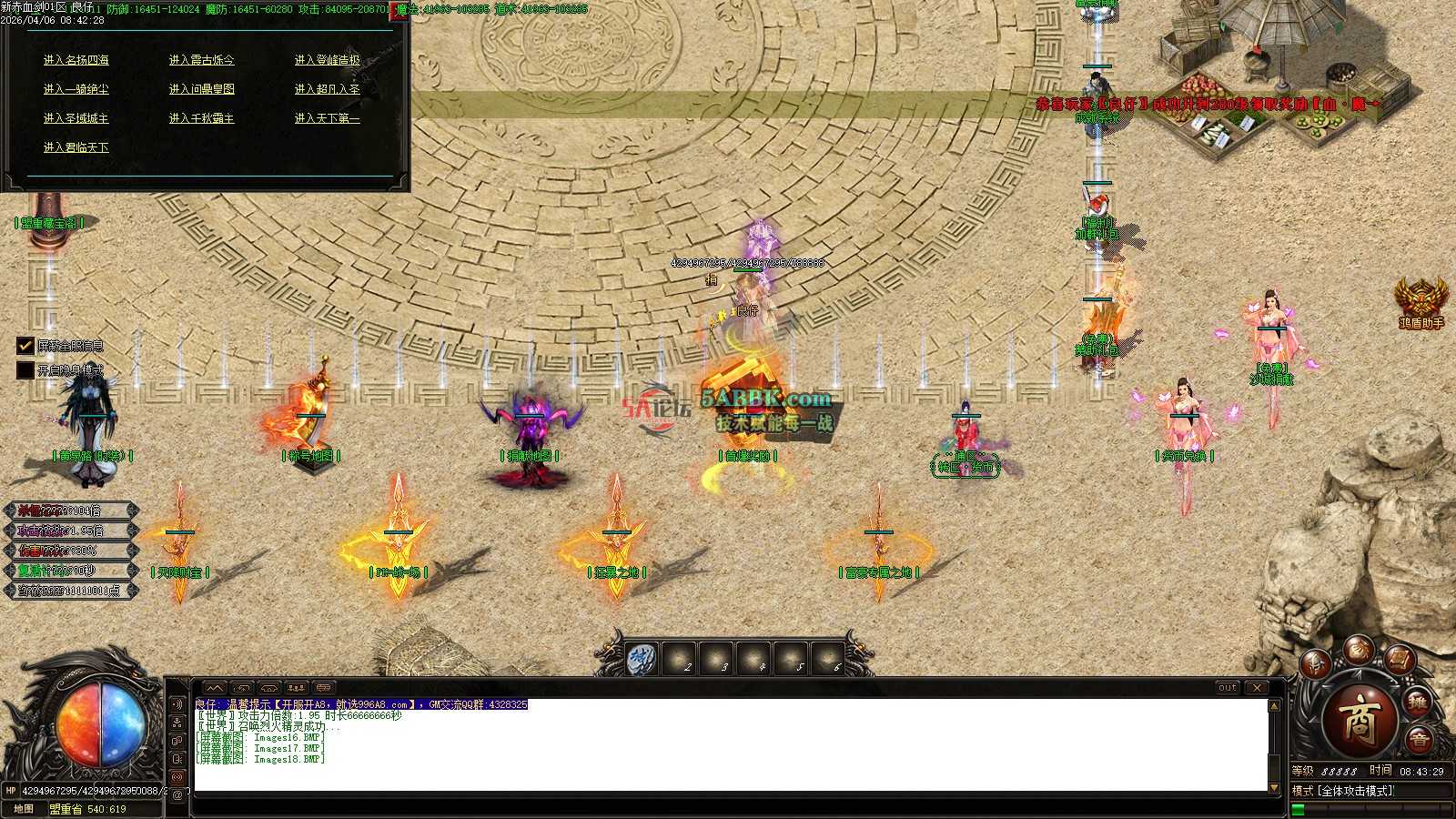
Task: Open the 进入一骑绝尘 link
Action: 76,89
